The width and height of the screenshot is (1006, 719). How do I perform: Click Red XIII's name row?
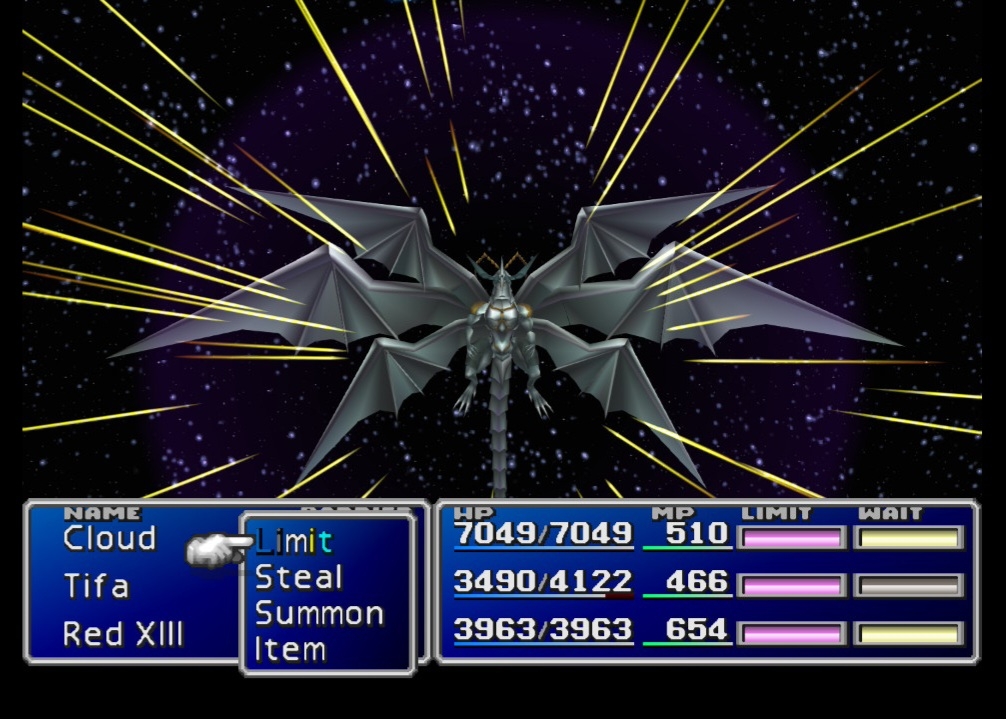point(123,633)
